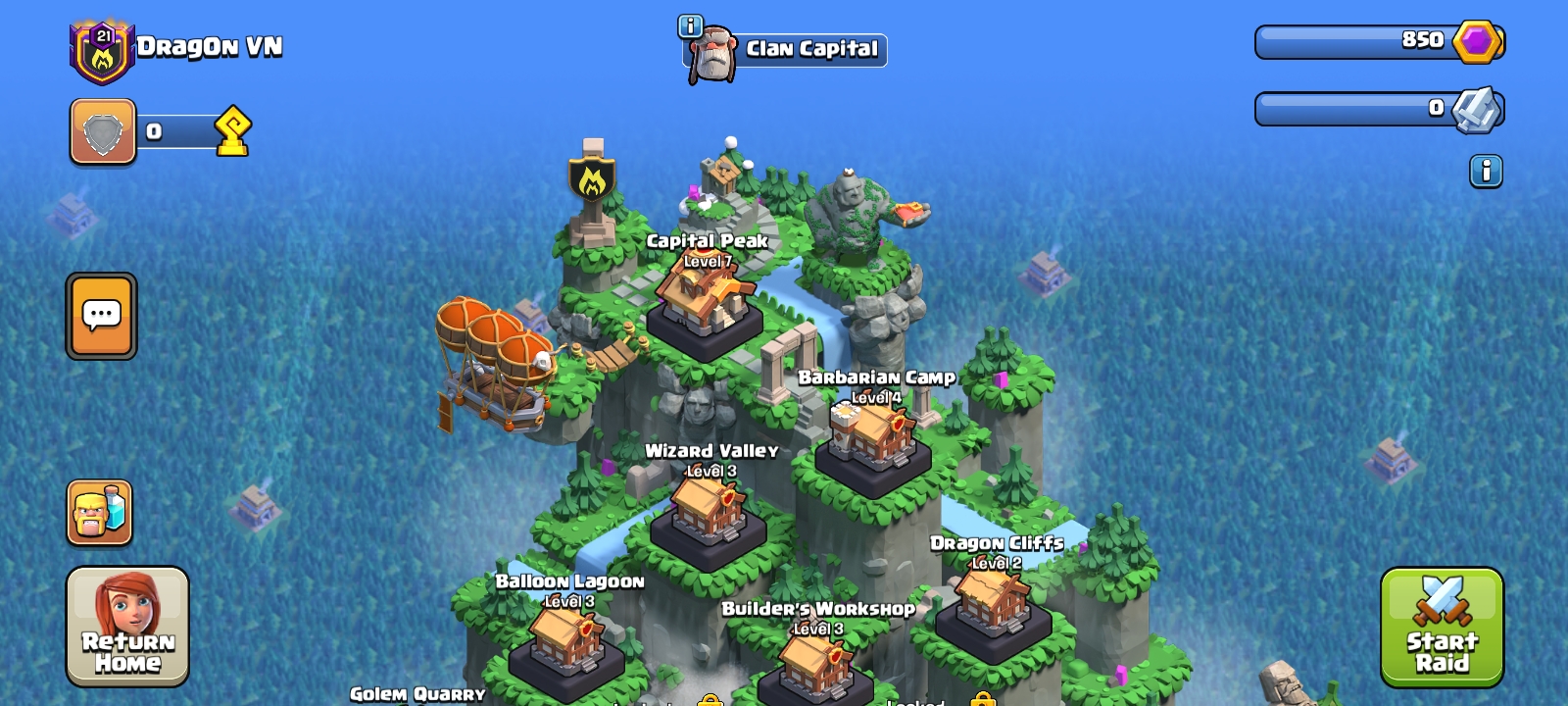View the DragOn VN clan badge
Viewport: 1568px width, 706px height.
[x=102, y=52]
